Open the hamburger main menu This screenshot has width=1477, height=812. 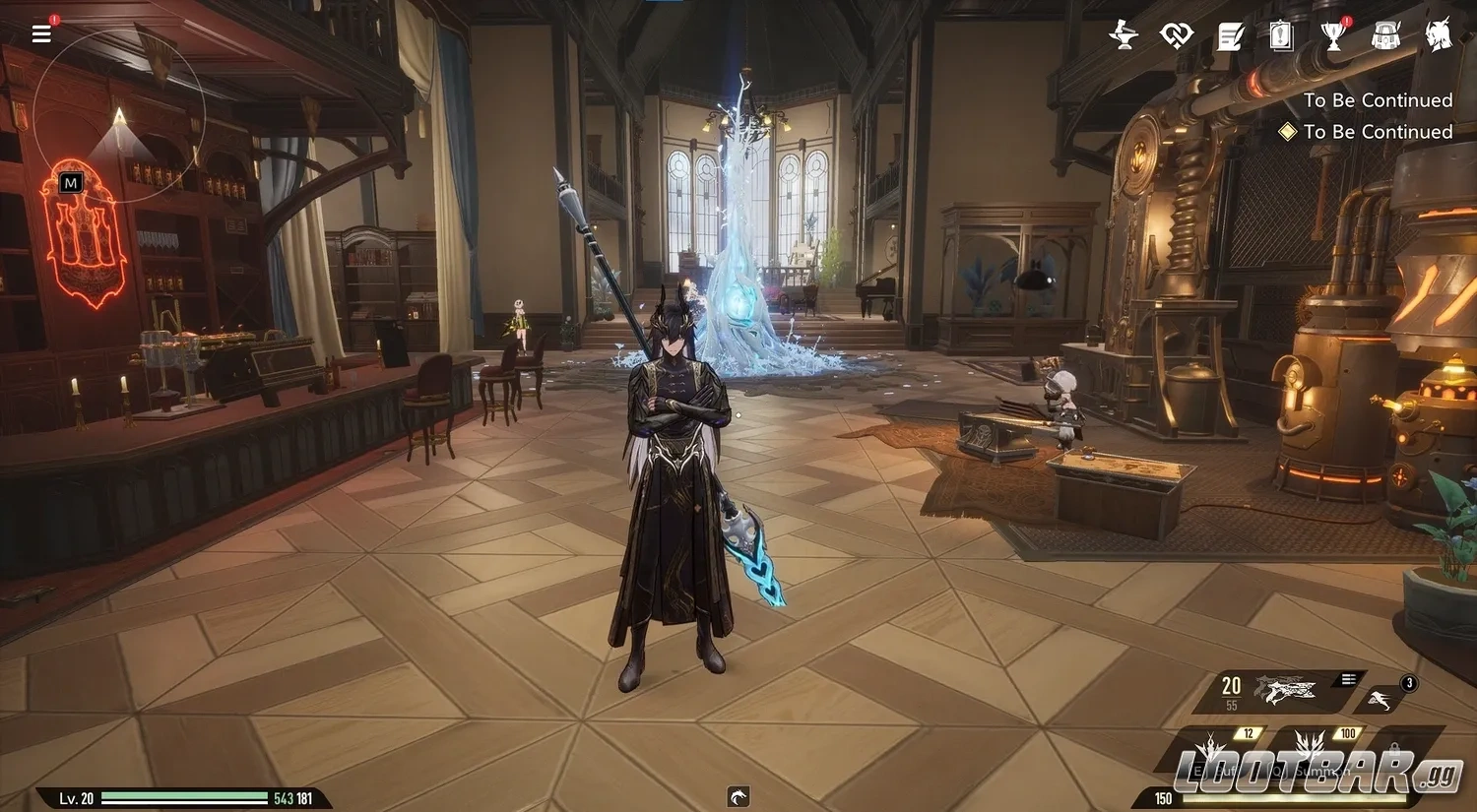pyautogui.click(x=41, y=34)
